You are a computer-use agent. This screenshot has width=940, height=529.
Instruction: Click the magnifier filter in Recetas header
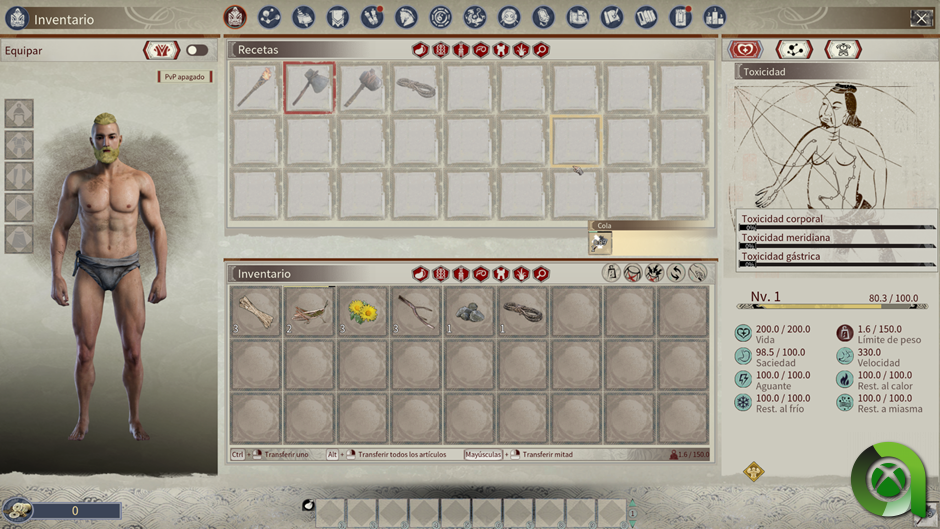click(x=541, y=50)
